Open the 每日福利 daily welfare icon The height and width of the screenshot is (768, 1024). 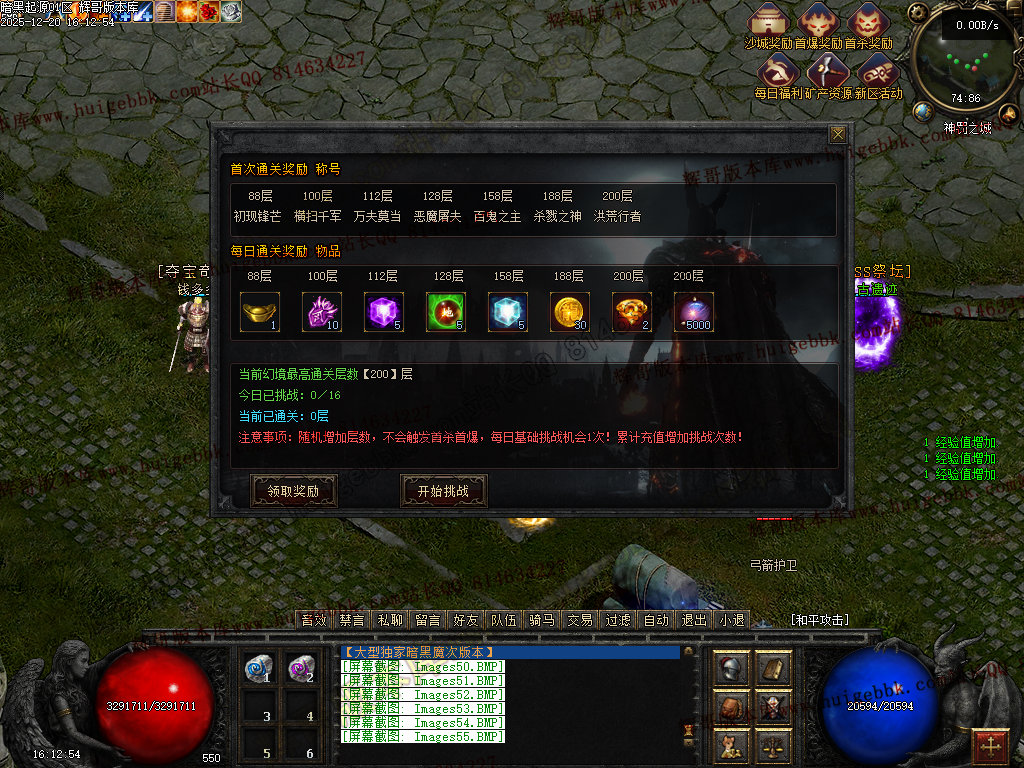779,72
